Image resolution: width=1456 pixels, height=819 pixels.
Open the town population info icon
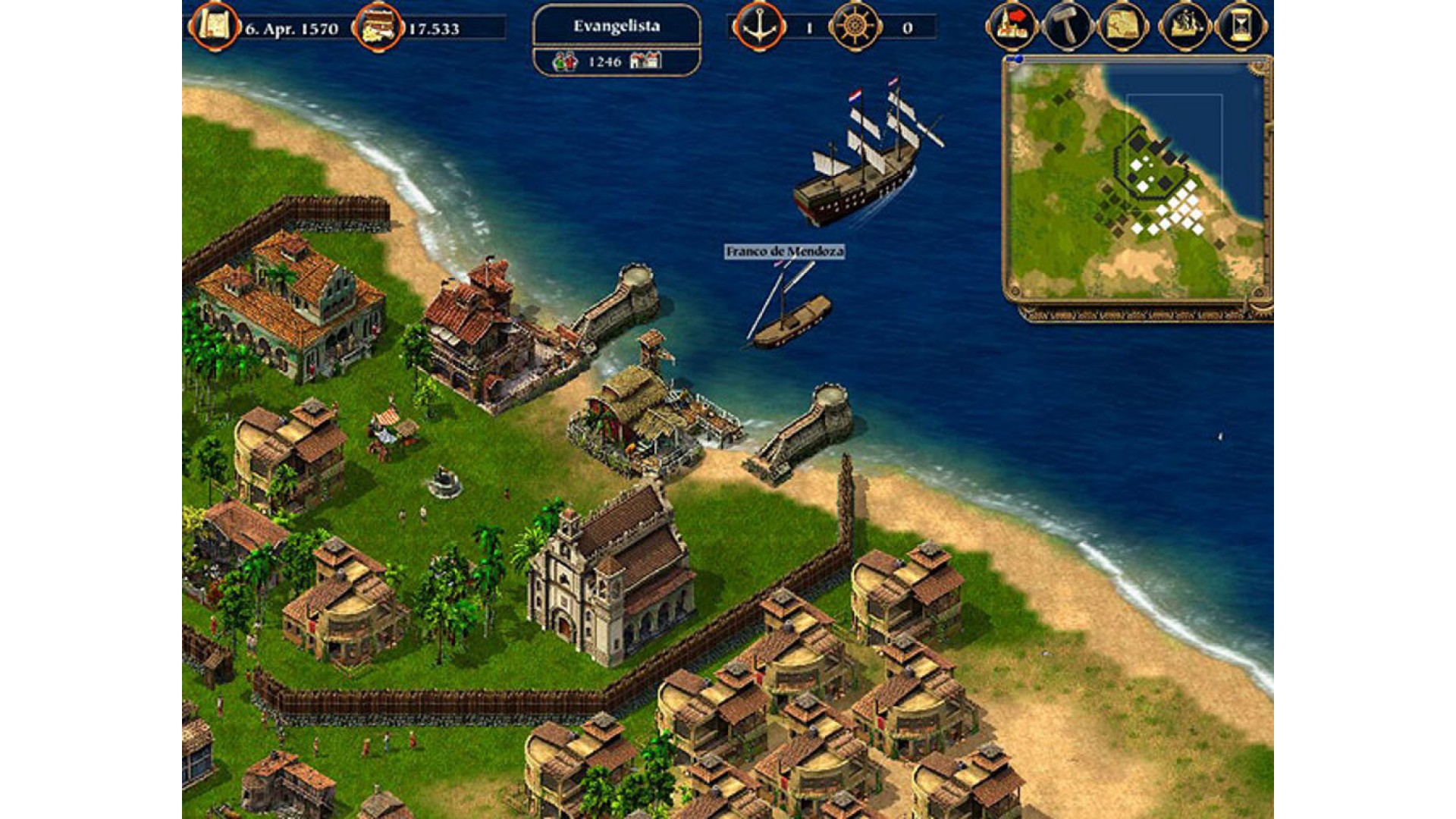pyautogui.click(x=565, y=61)
